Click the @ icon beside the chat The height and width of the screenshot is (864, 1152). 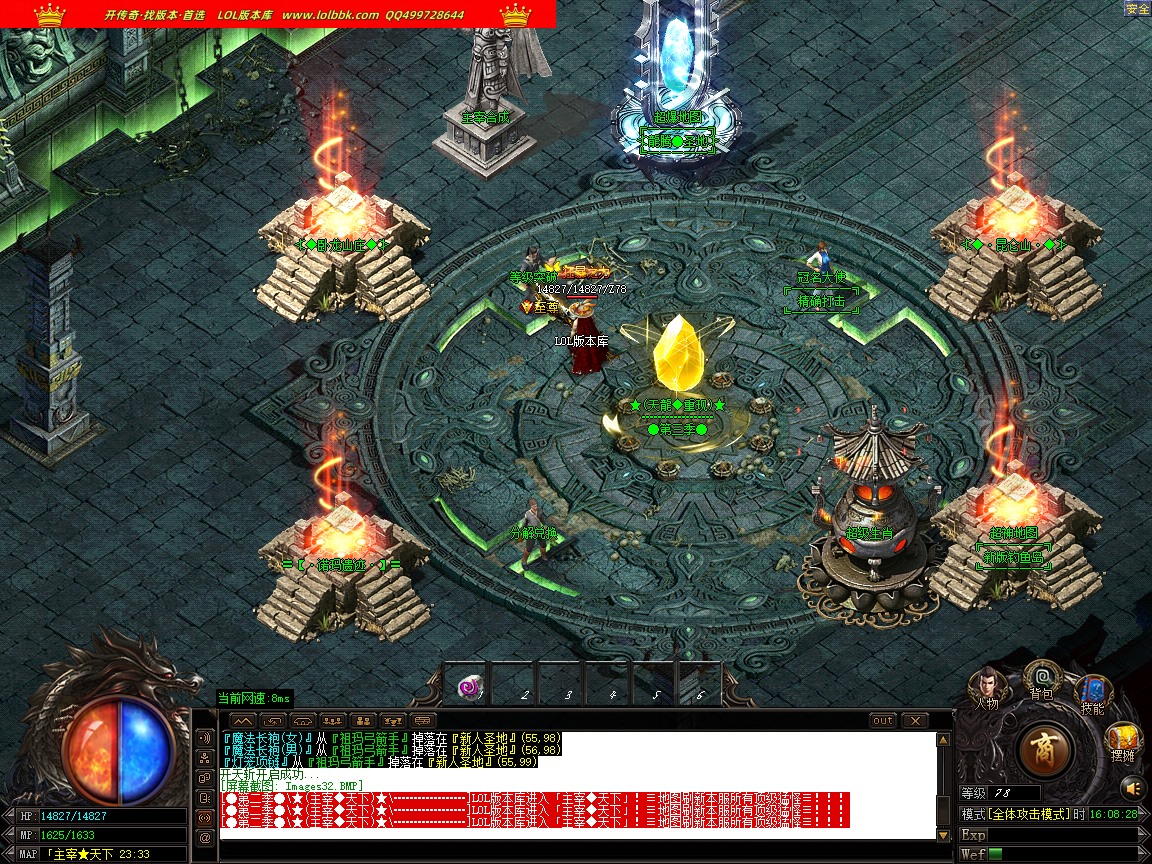coord(204,837)
